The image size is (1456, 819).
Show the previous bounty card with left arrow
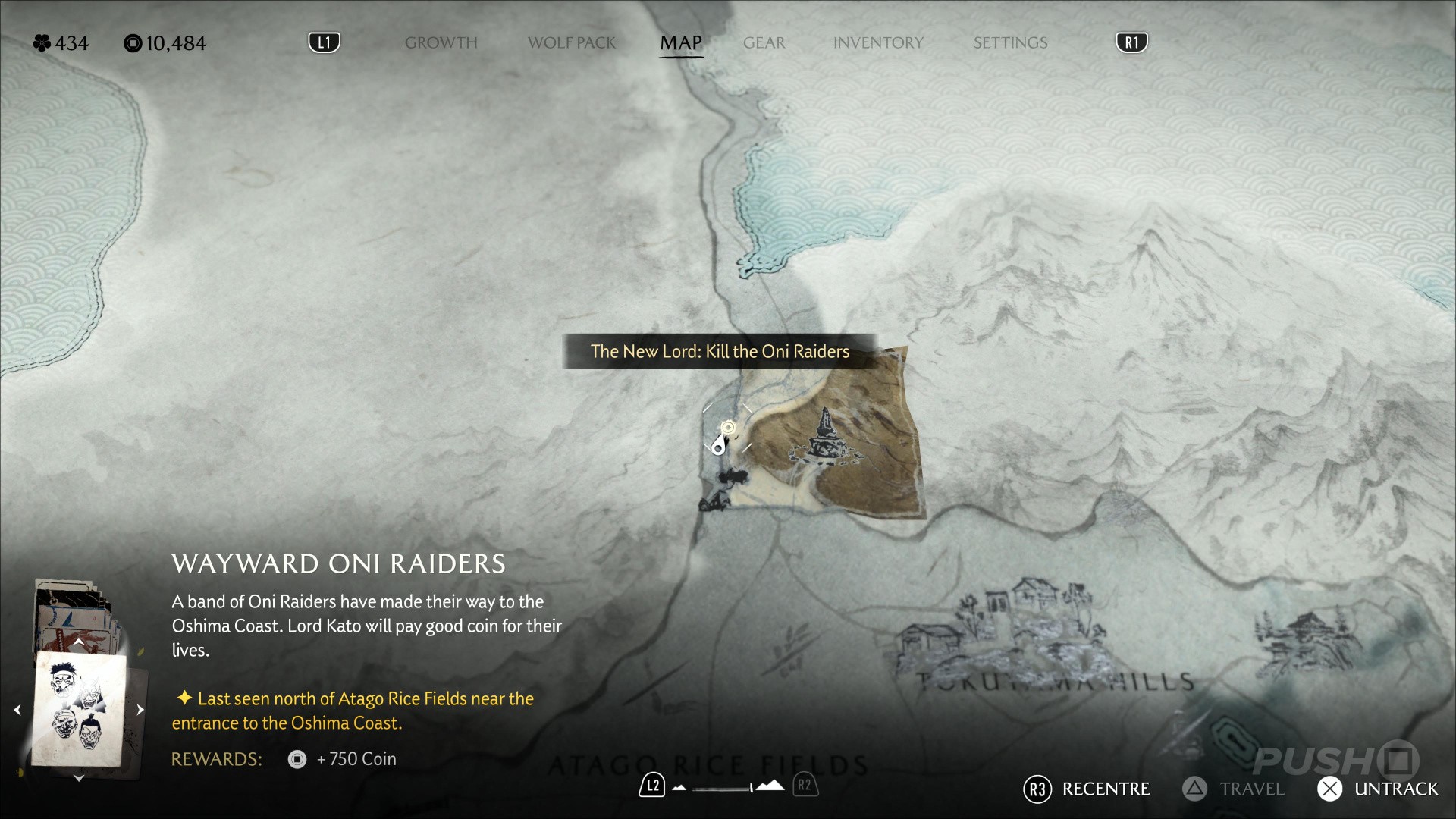17,710
